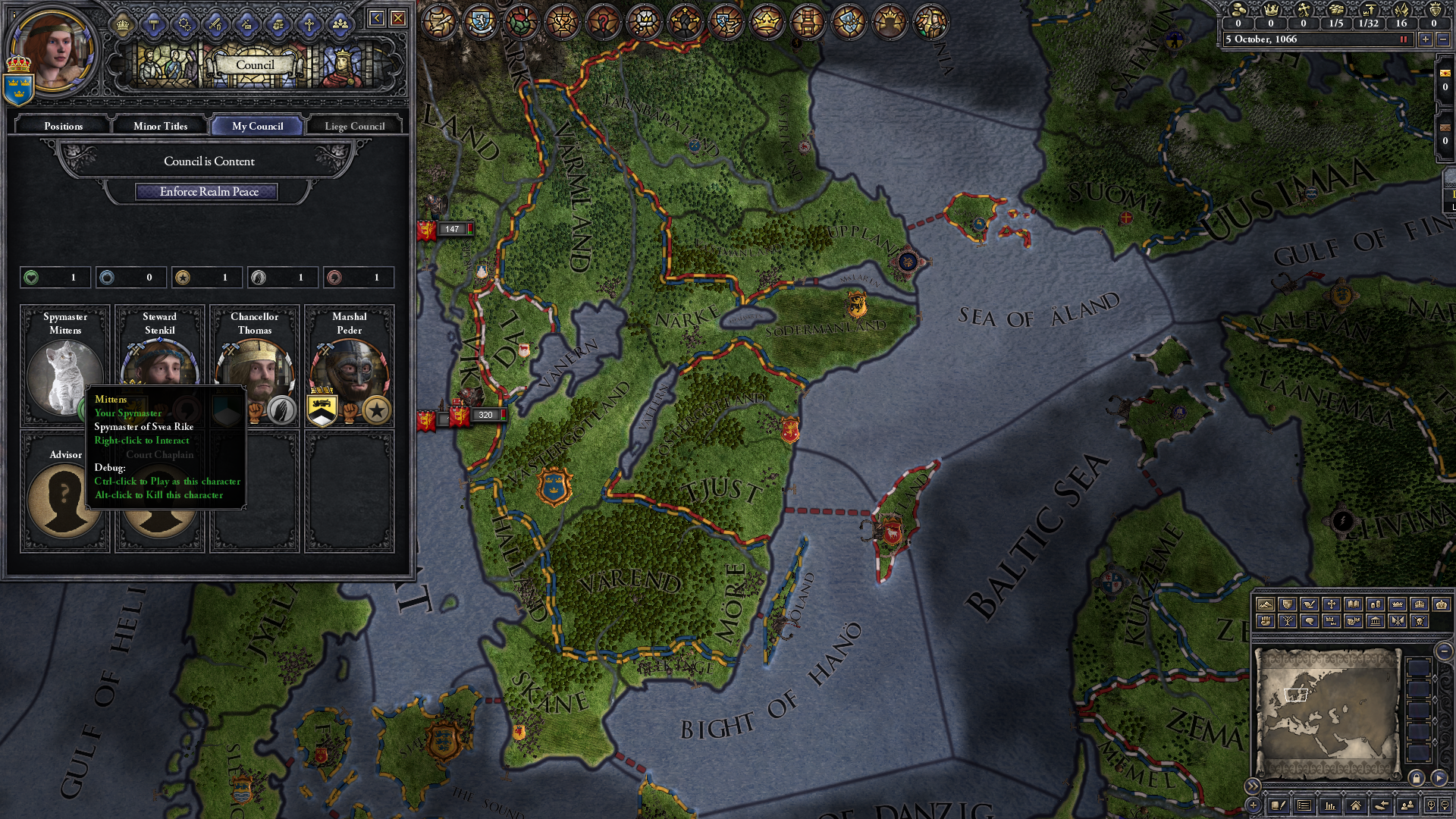Screen dimensions: 1456x819
Task: Decrease game speed with the minus button
Action: (x=1443, y=39)
